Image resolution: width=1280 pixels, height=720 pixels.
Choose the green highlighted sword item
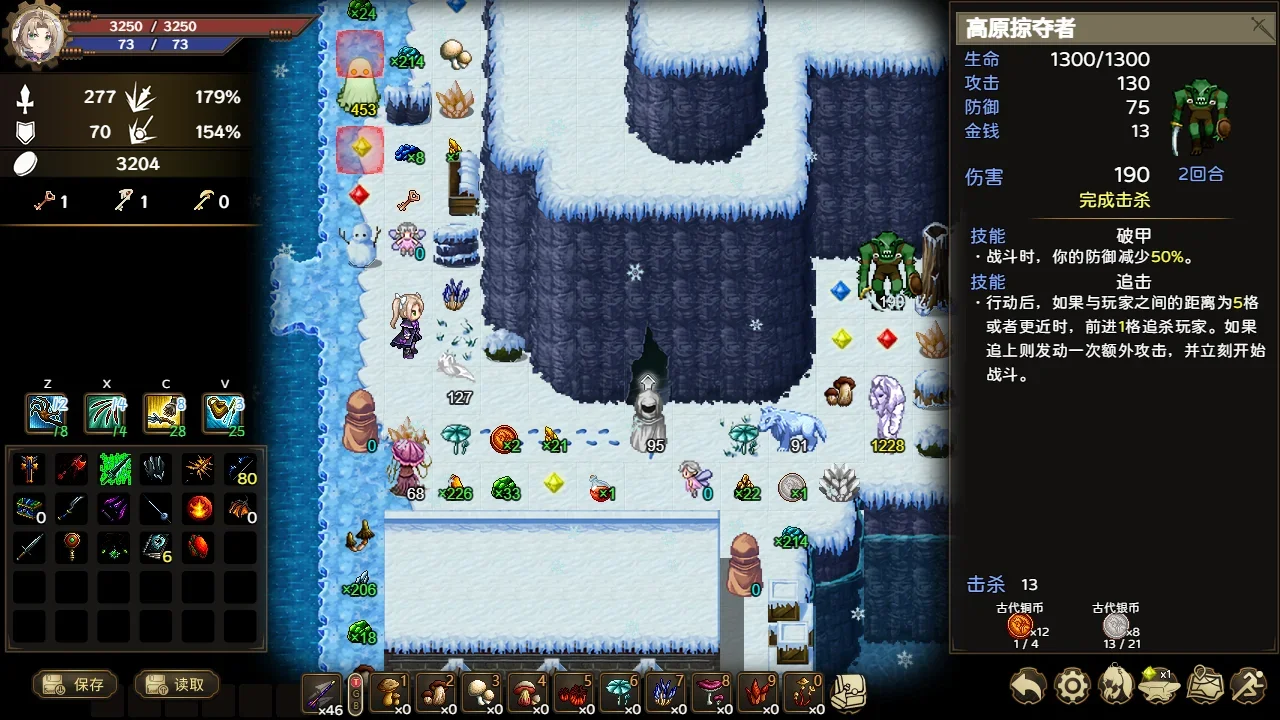pyautogui.click(x=114, y=469)
